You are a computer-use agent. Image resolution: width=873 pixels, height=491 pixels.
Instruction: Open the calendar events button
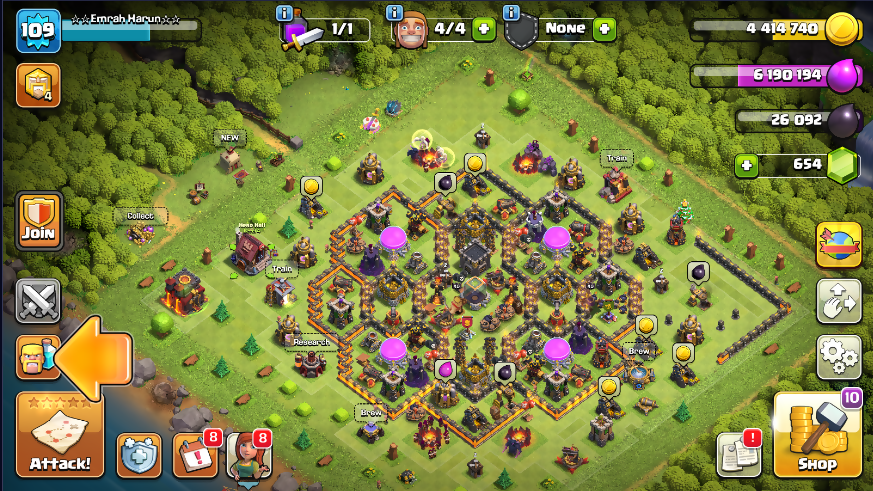click(x=193, y=456)
